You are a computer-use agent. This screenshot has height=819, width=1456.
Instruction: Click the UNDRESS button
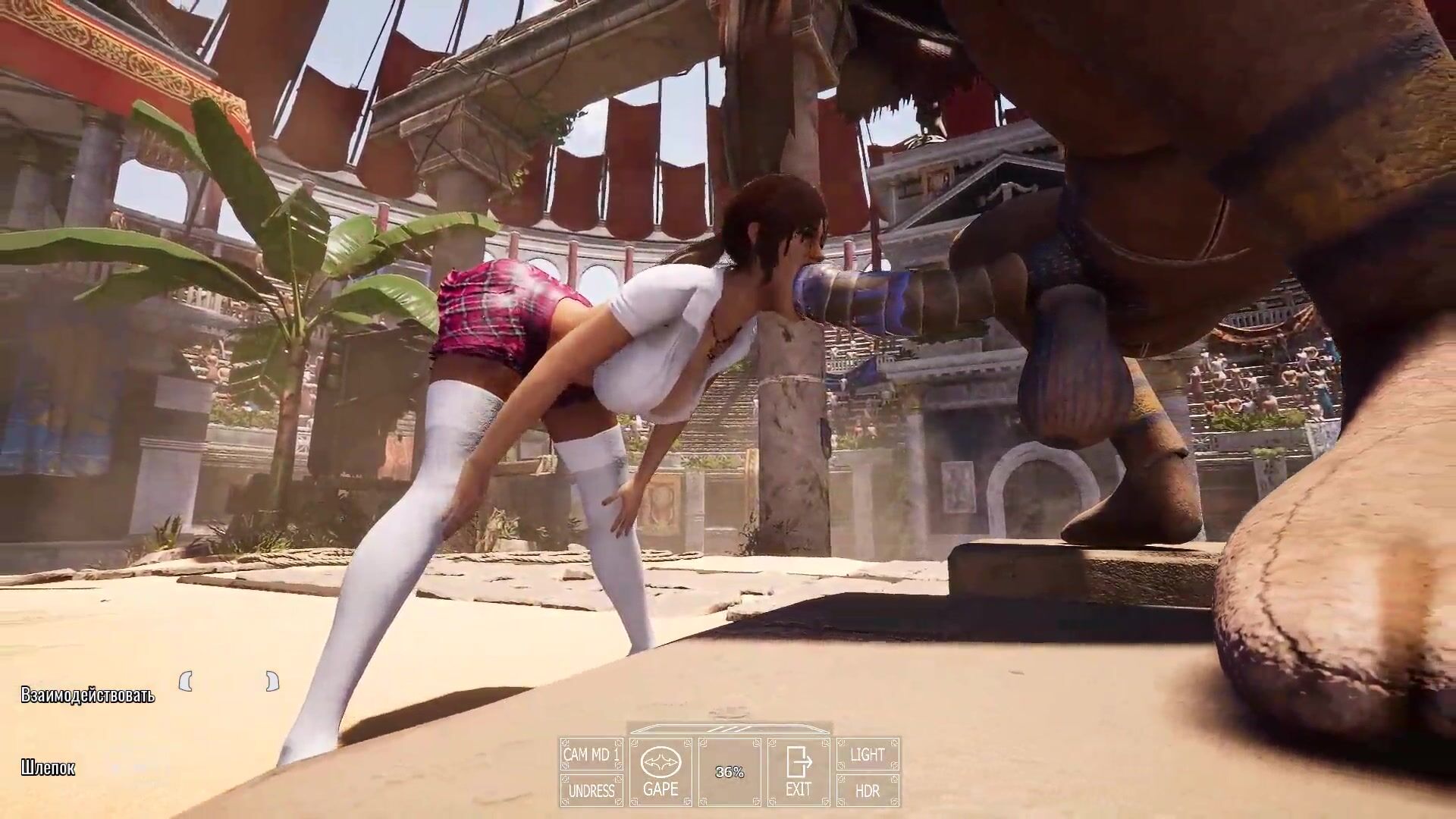[x=591, y=791]
